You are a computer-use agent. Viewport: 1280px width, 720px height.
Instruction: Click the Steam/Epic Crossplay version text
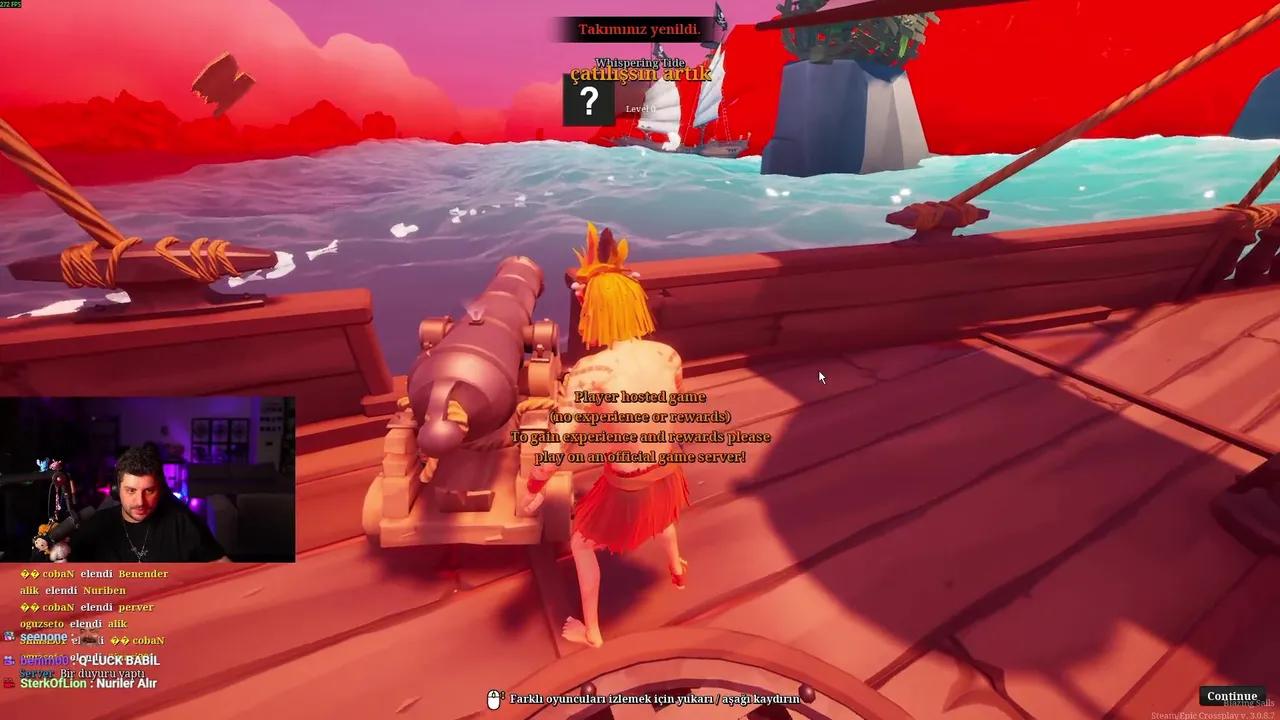1211,714
